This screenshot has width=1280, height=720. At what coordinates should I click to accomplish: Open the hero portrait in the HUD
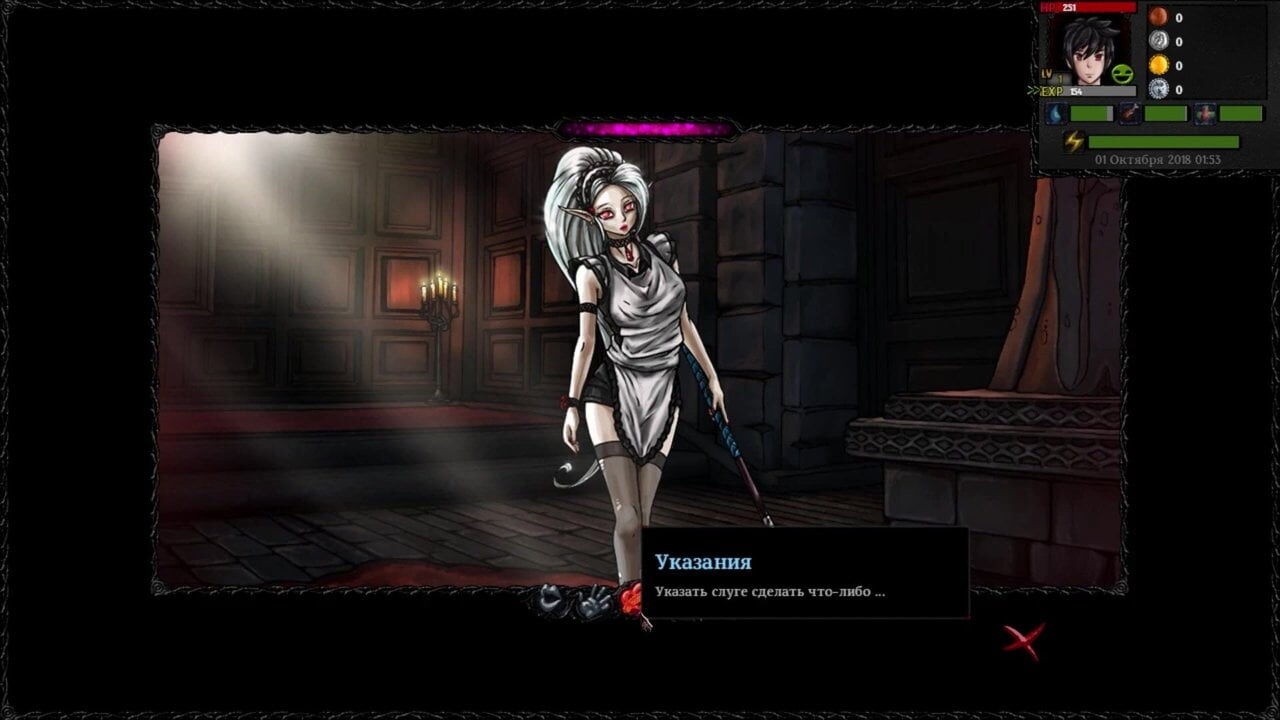coord(1088,49)
